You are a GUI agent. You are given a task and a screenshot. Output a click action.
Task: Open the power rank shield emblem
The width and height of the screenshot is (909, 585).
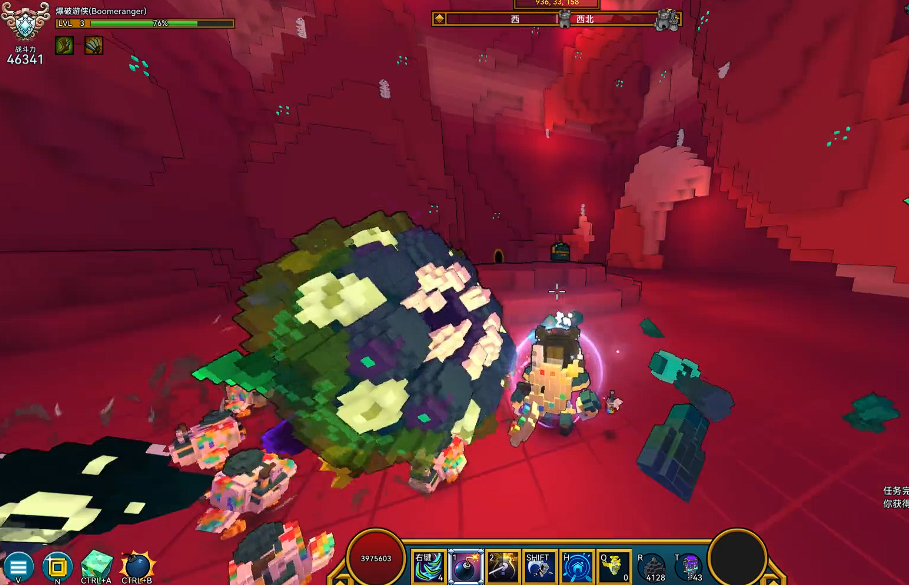click(26, 22)
